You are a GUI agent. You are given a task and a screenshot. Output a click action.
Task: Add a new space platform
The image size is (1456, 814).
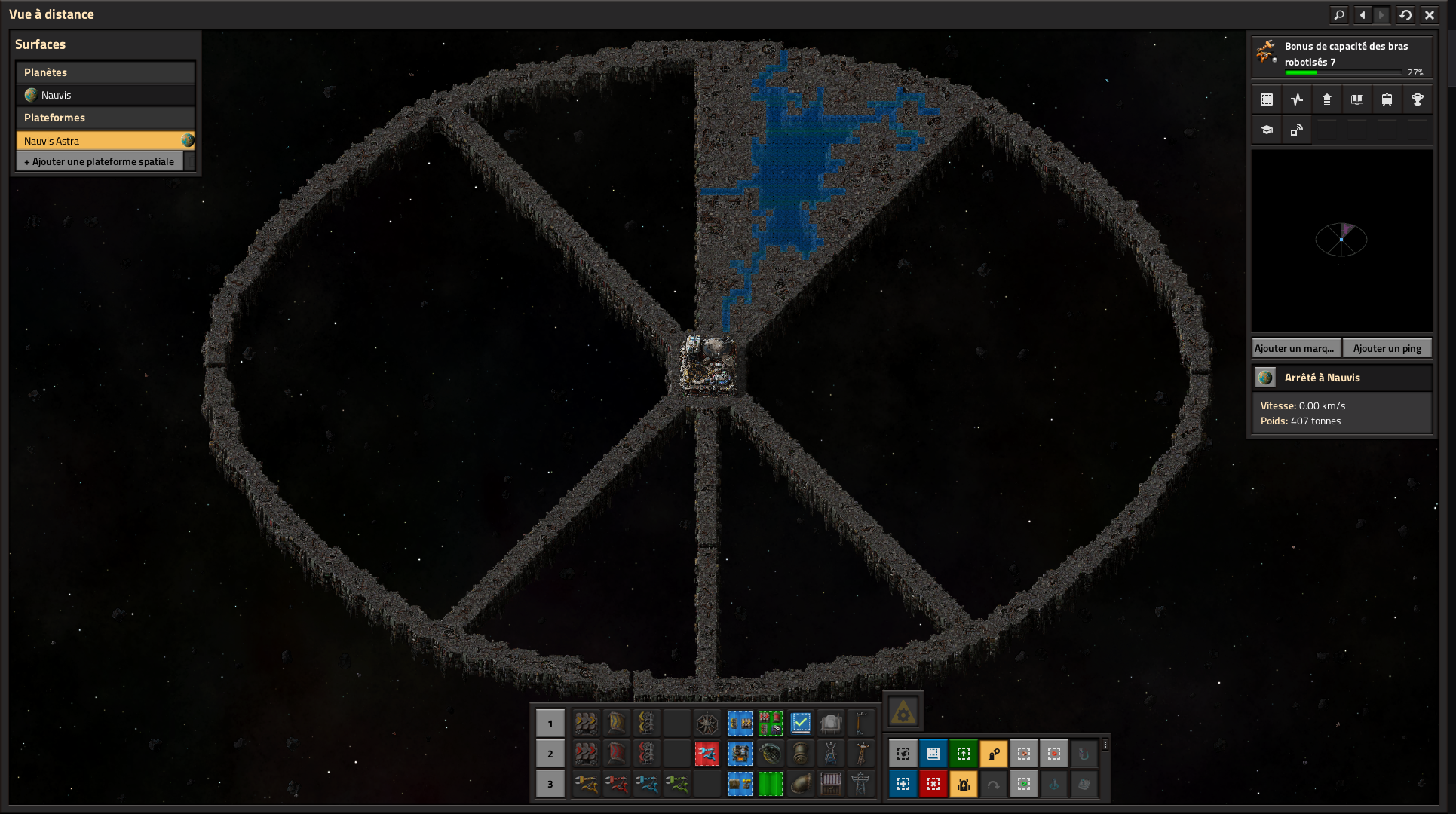100,161
